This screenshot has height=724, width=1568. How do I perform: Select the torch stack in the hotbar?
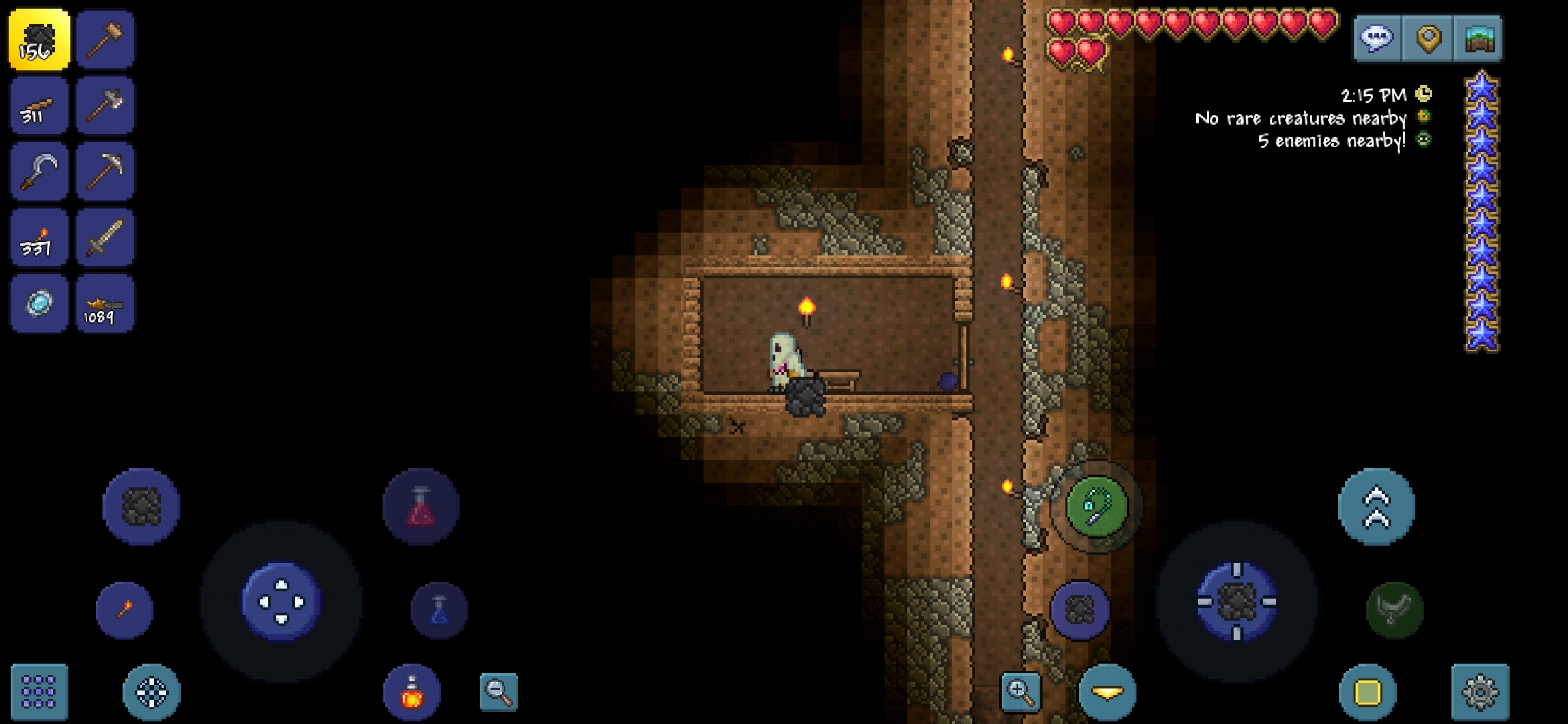38,237
